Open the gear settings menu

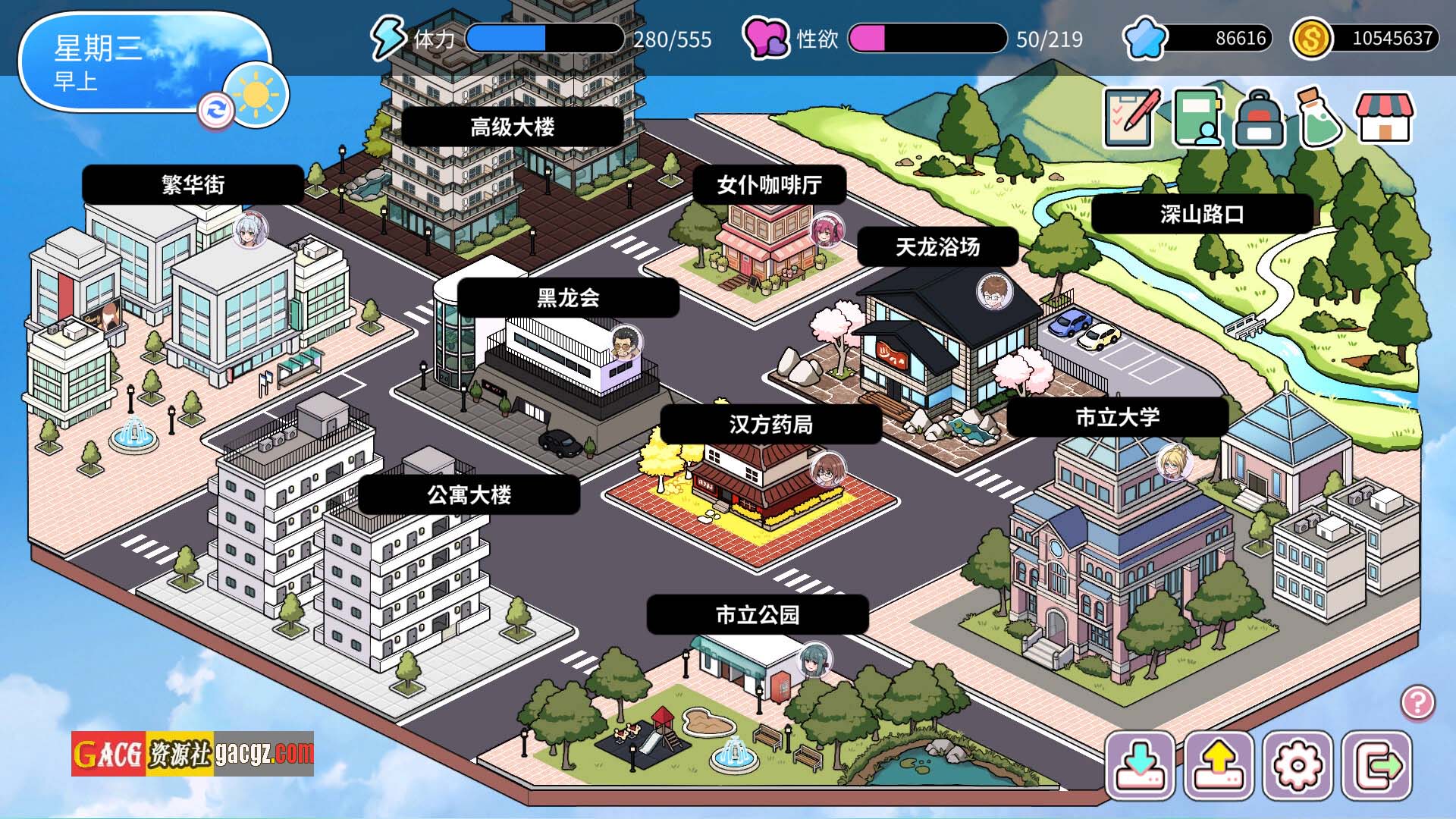coord(1298,765)
